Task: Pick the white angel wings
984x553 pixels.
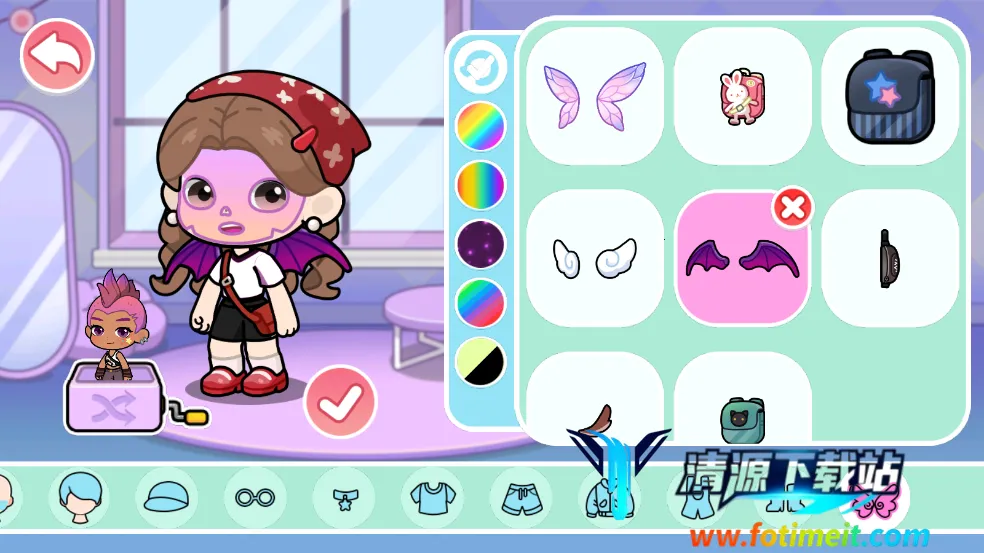Action: [594, 258]
